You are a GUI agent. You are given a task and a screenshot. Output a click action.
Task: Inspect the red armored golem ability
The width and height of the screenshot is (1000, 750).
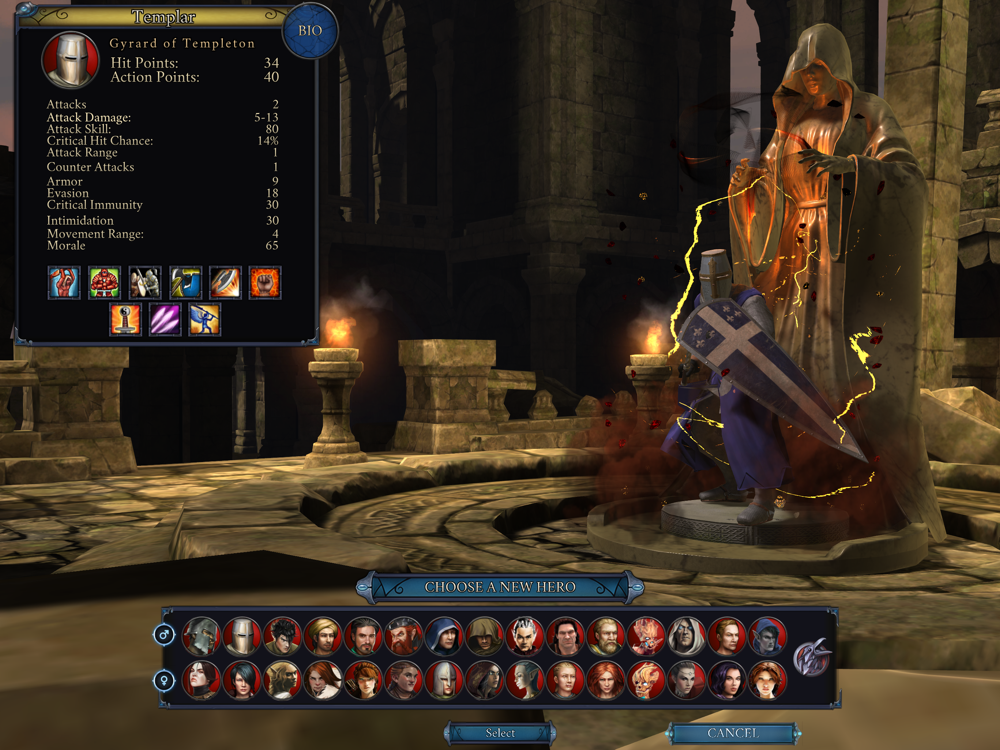[x=105, y=283]
